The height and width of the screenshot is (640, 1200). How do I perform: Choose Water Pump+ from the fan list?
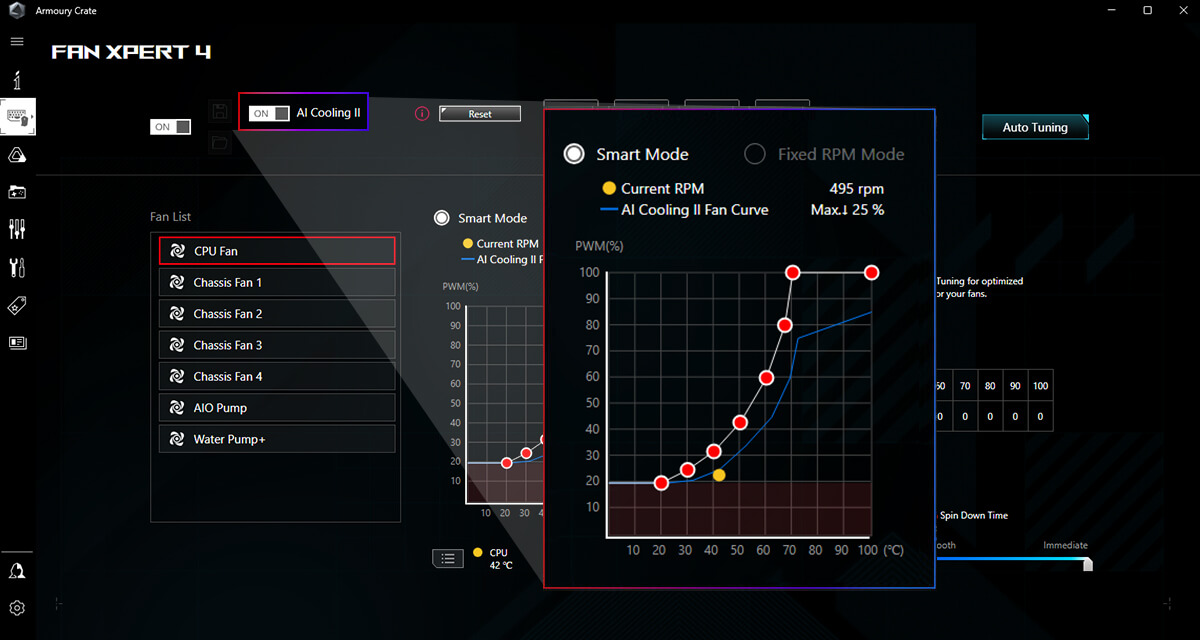tap(277, 439)
